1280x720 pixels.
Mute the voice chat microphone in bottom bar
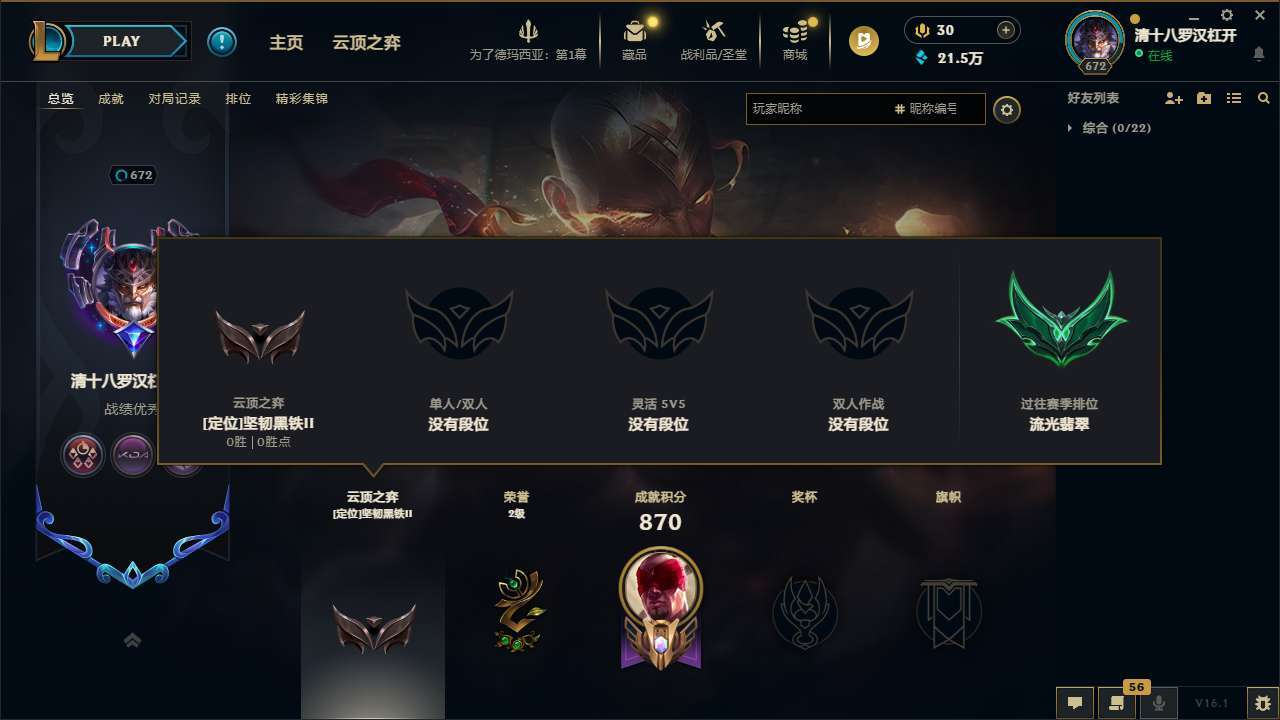pyautogui.click(x=1159, y=703)
